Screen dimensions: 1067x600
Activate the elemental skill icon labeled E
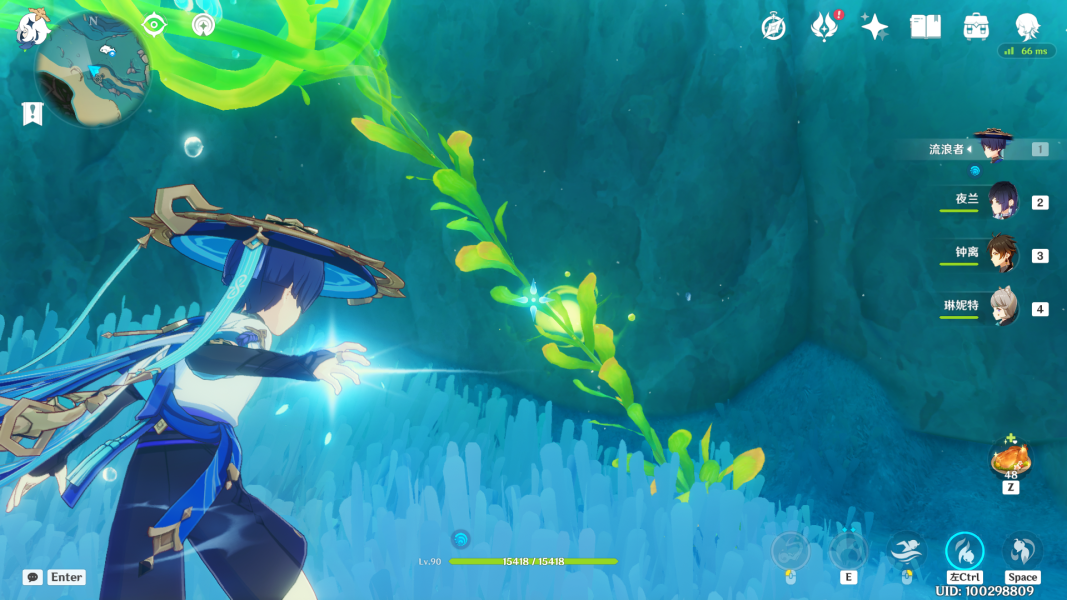(848, 552)
